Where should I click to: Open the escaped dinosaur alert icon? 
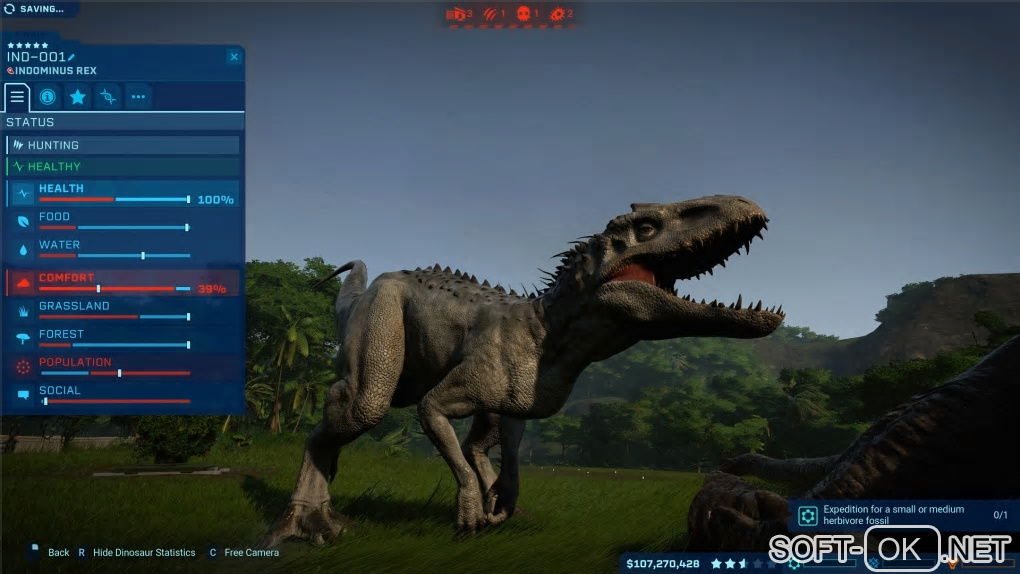[x=458, y=14]
